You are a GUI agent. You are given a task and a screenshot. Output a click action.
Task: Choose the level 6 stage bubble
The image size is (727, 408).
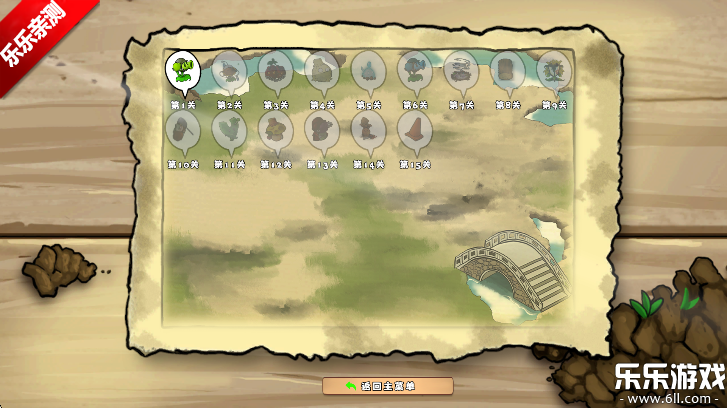pos(414,71)
